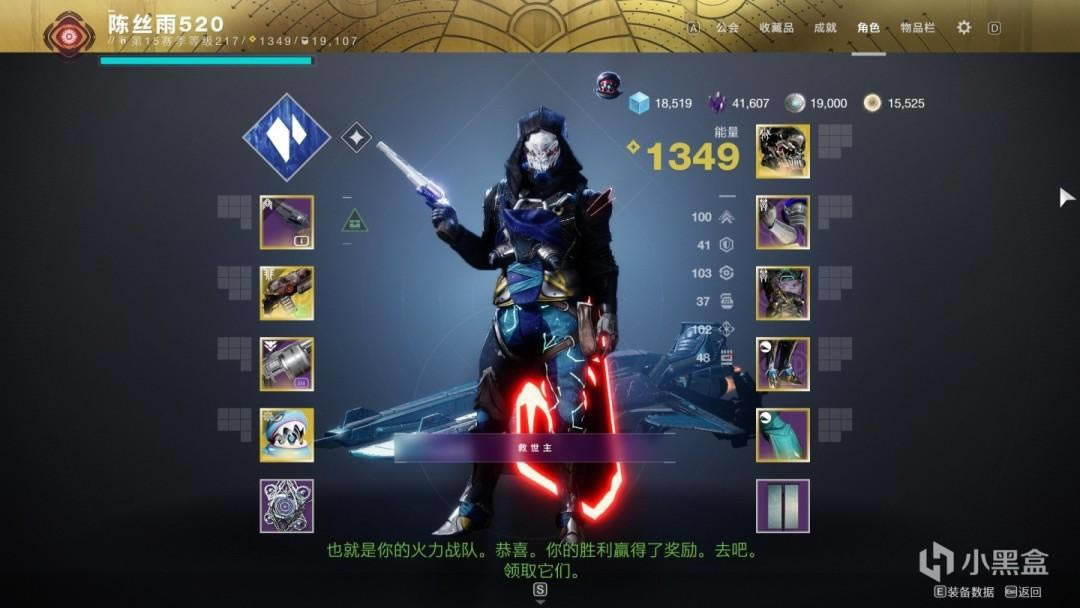The image size is (1080, 608).
Task: Select the kinetic weapon slot
Action: (x=287, y=222)
